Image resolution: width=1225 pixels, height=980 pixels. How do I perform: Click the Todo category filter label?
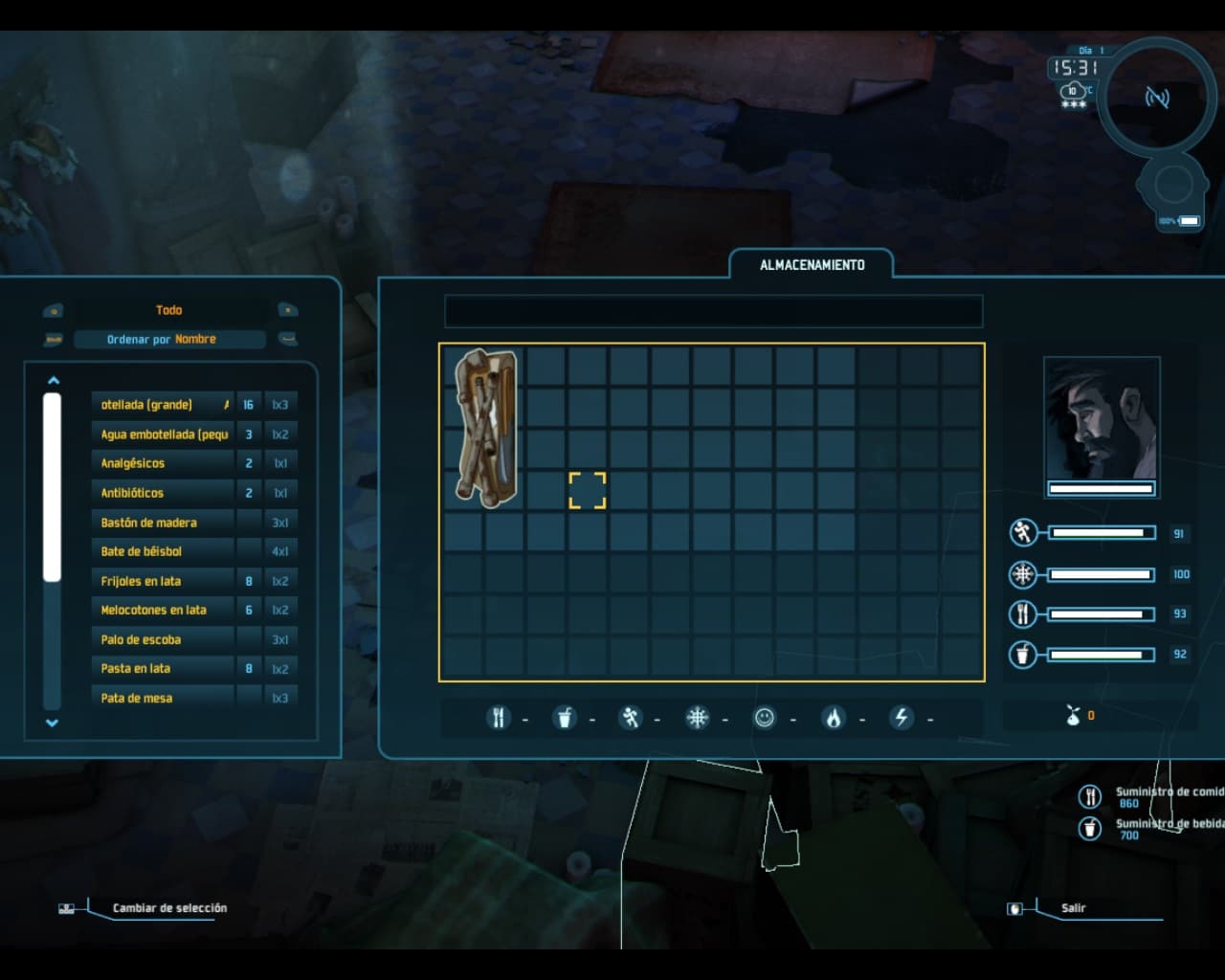click(169, 310)
